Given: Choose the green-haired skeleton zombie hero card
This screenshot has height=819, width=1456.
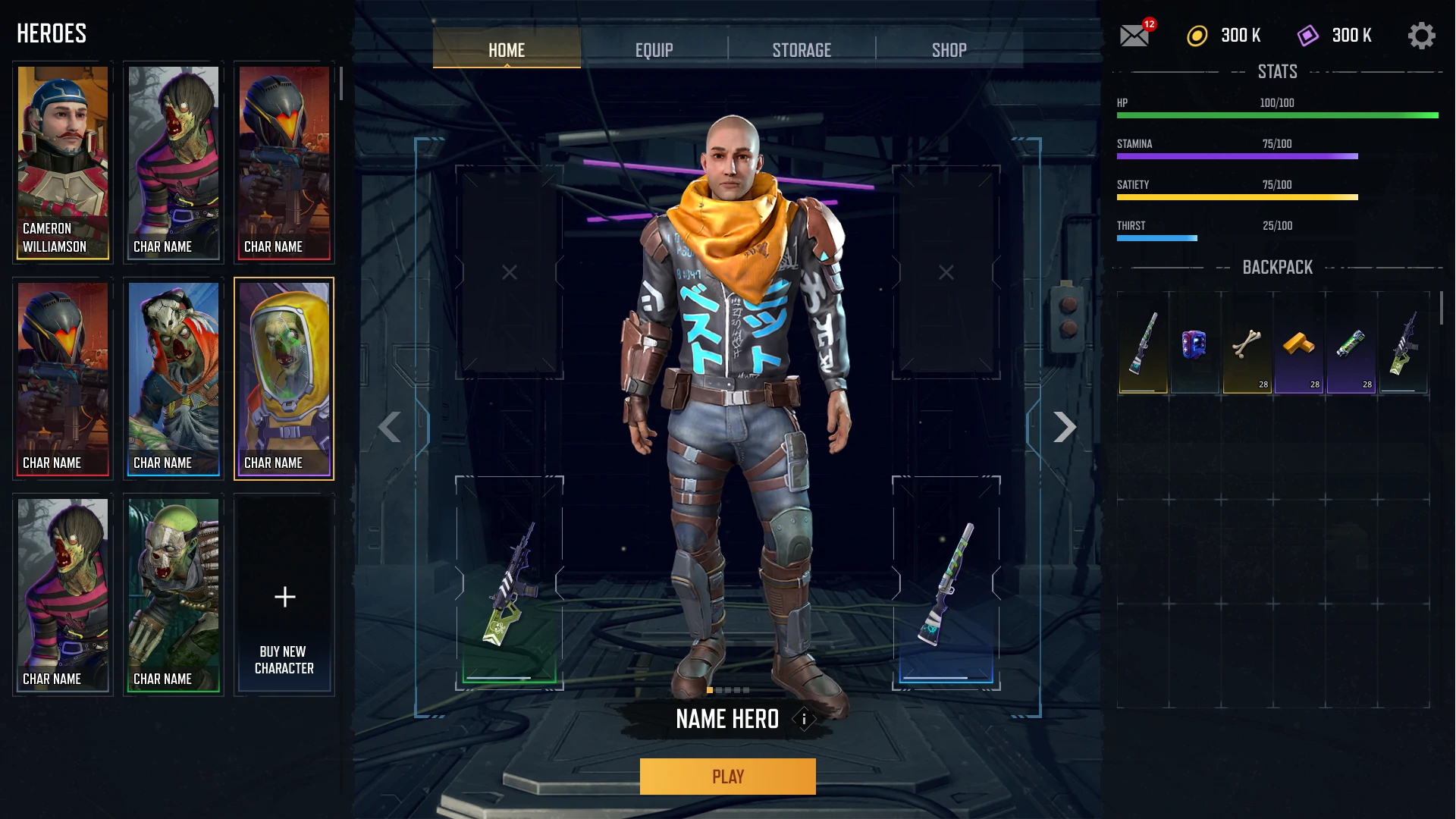Looking at the screenshot, I should tap(174, 595).
